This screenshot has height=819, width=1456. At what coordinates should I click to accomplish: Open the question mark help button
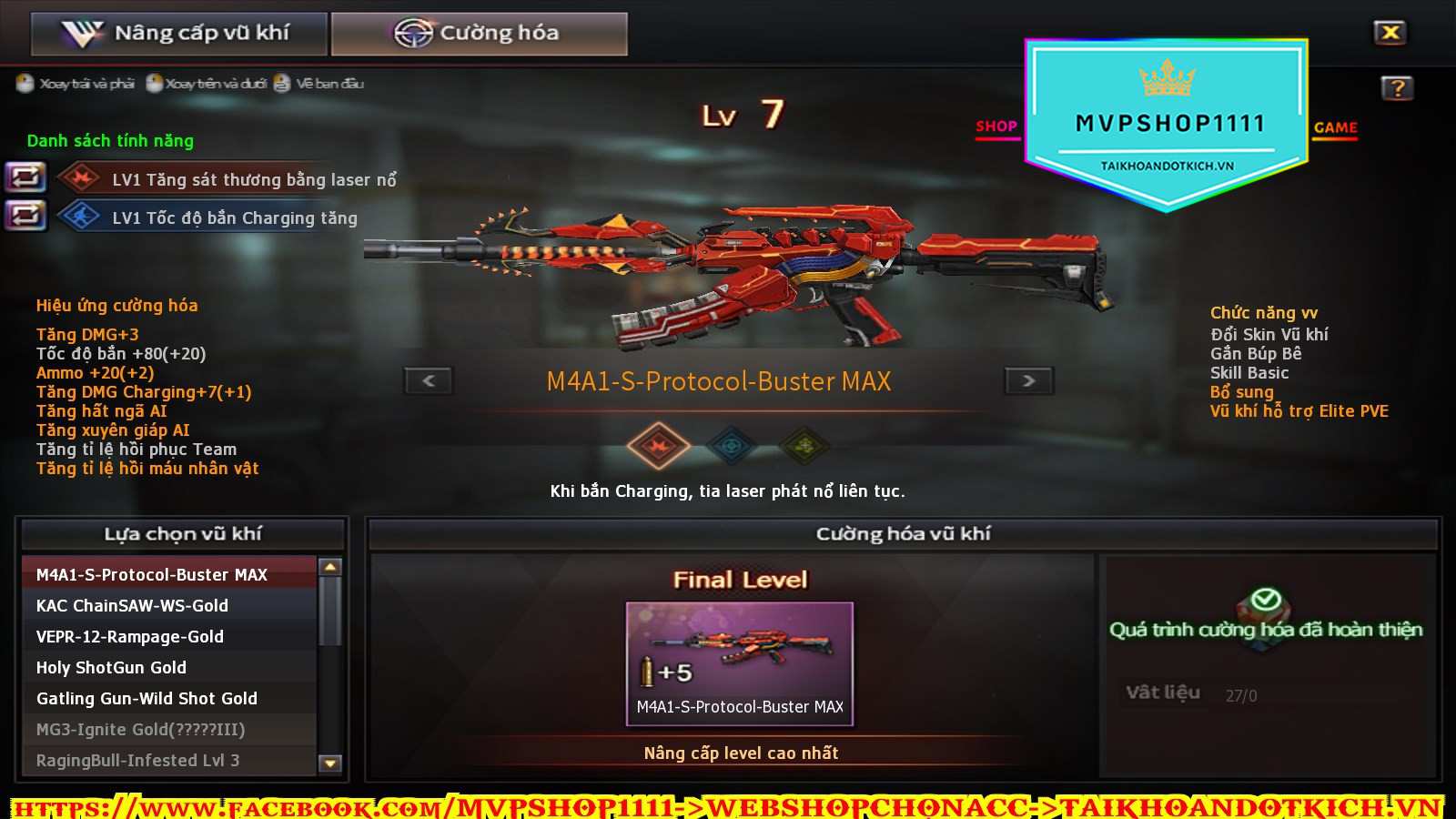click(1397, 88)
